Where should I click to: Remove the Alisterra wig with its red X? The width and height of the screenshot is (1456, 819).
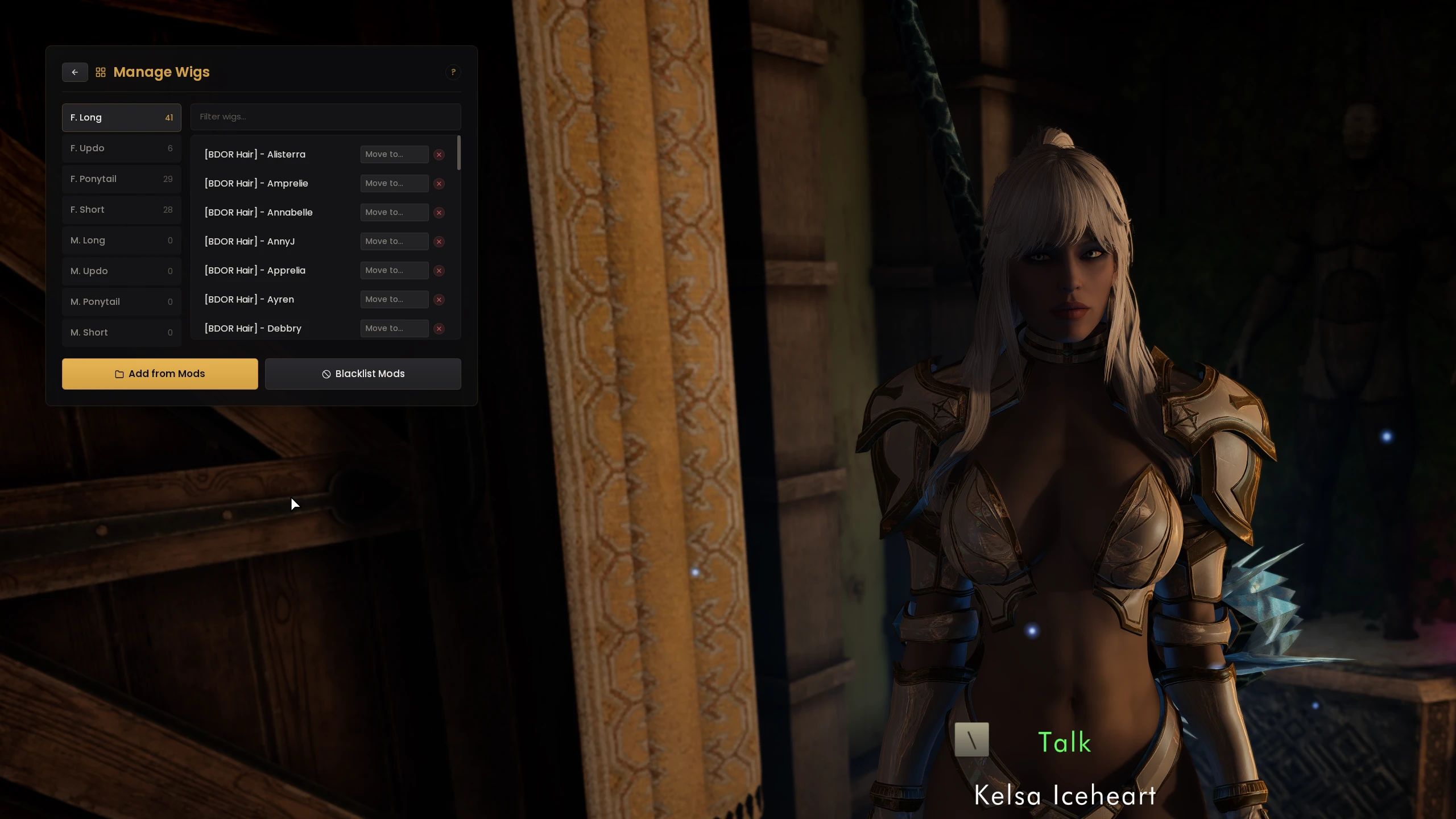point(439,154)
